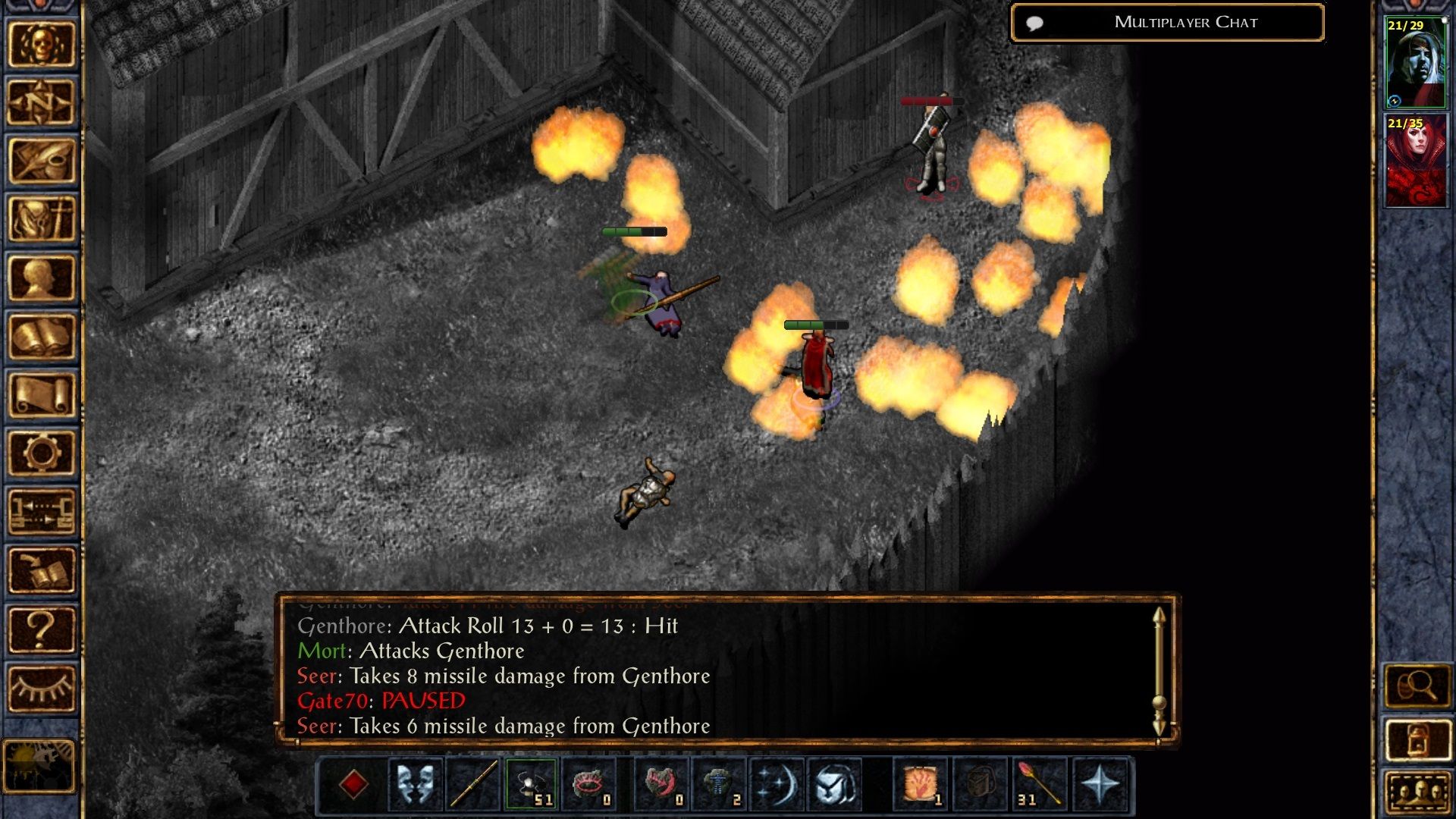Image resolution: width=1456 pixels, height=819 pixels.
Task: Open the priest scroll spells
Action: pos(42,393)
